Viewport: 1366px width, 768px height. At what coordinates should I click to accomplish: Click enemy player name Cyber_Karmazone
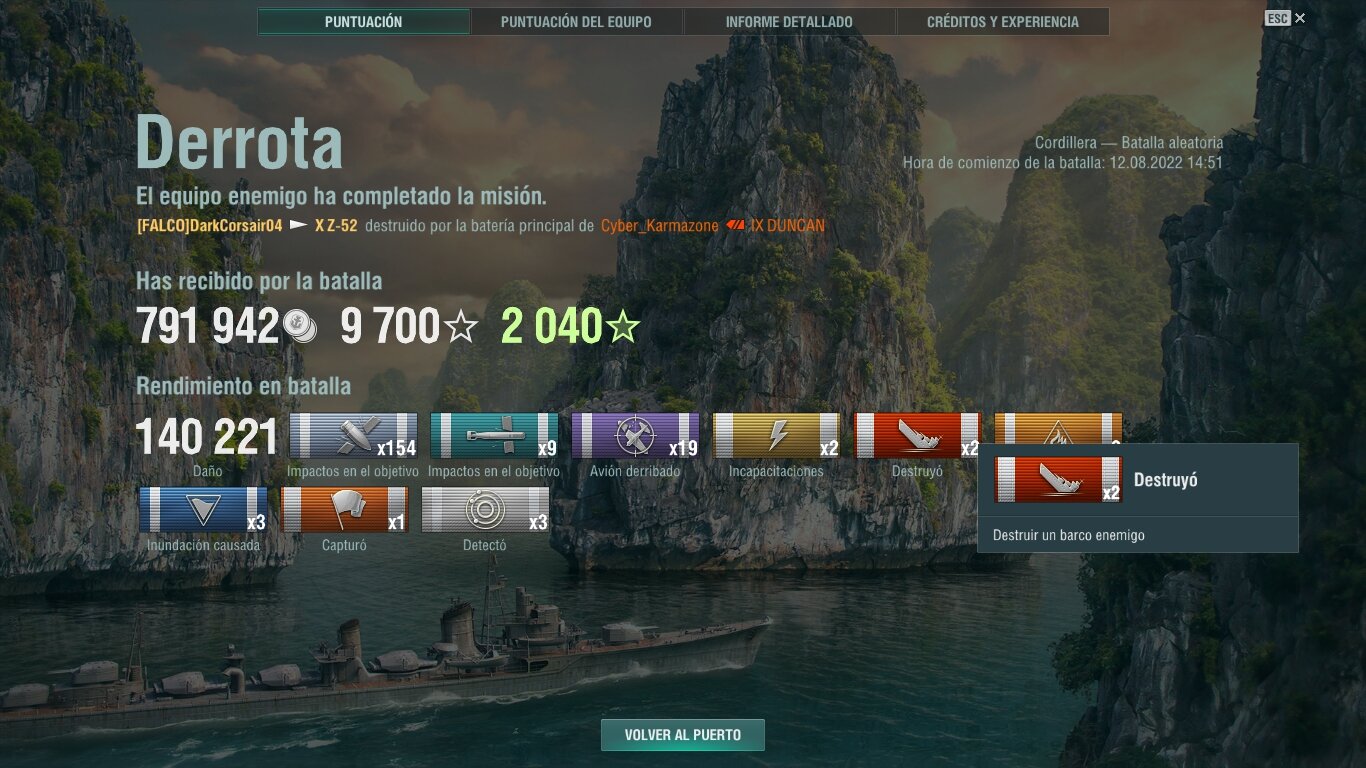pos(659,226)
